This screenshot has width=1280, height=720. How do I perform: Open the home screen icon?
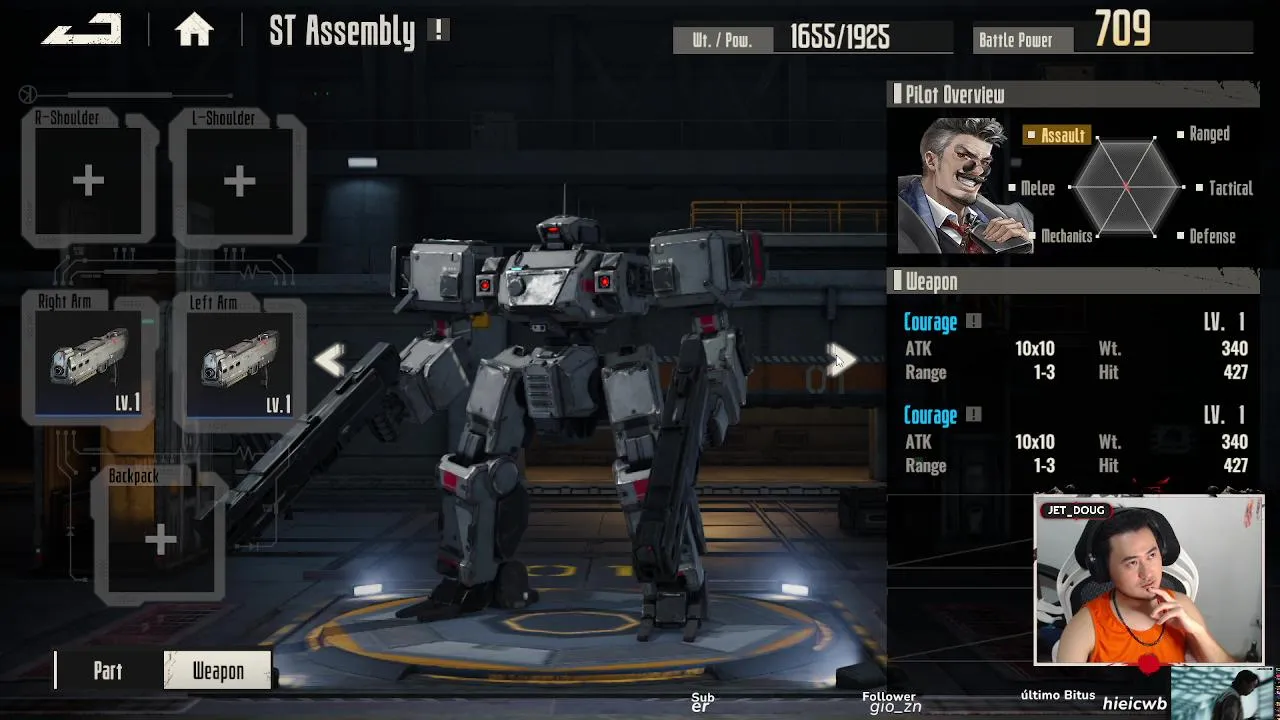click(x=194, y=31)
